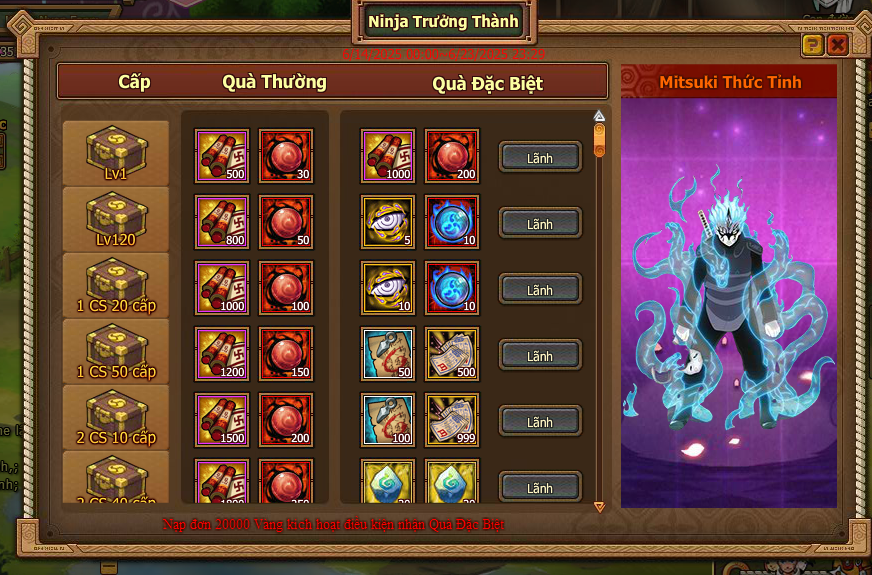Inspect the kunai scroll reward showing 50
Screen dimensions: 872x575
tap(387, 354)
